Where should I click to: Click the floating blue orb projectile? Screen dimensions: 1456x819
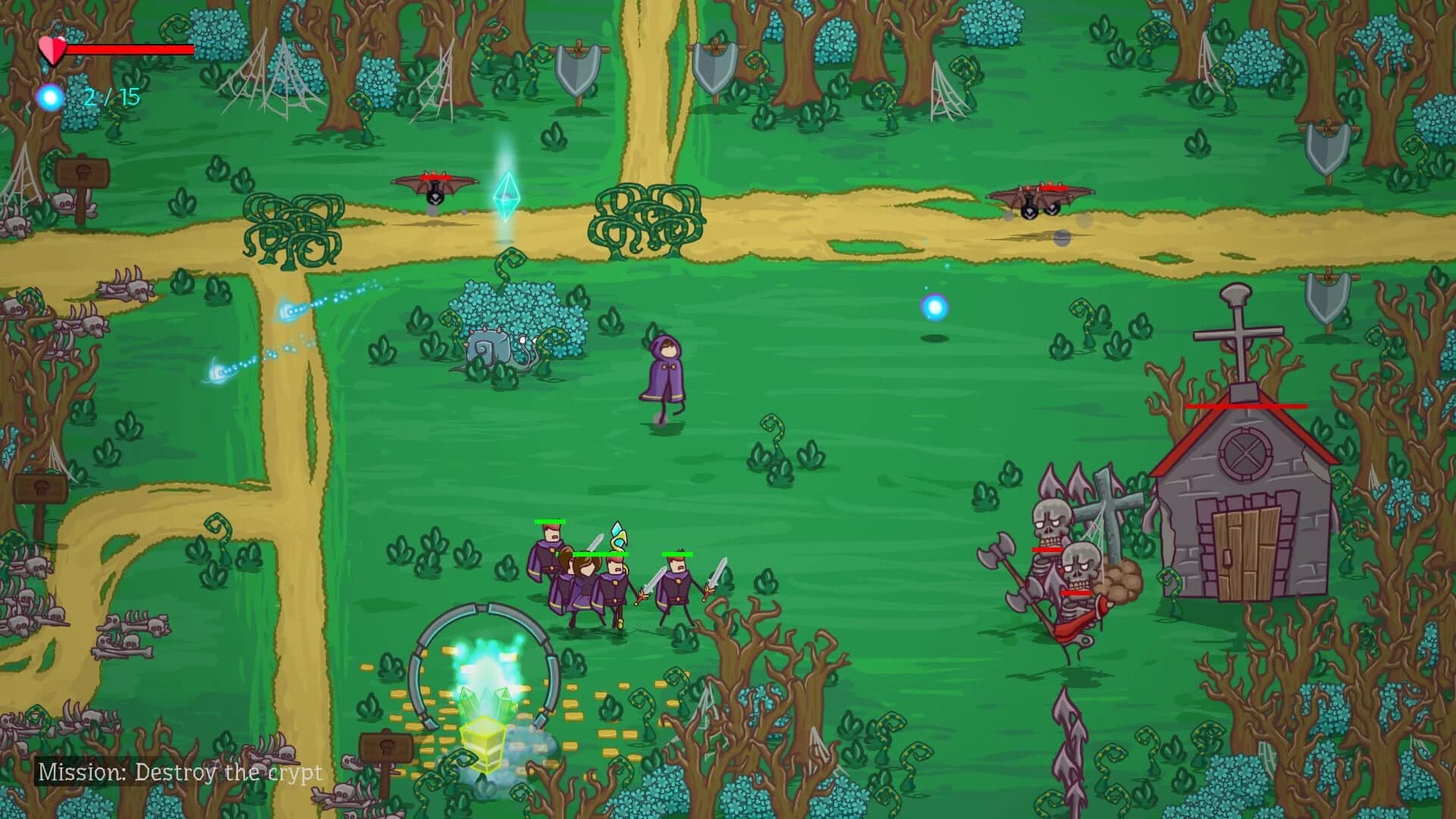pyautogui.click(x=934, y=309)
